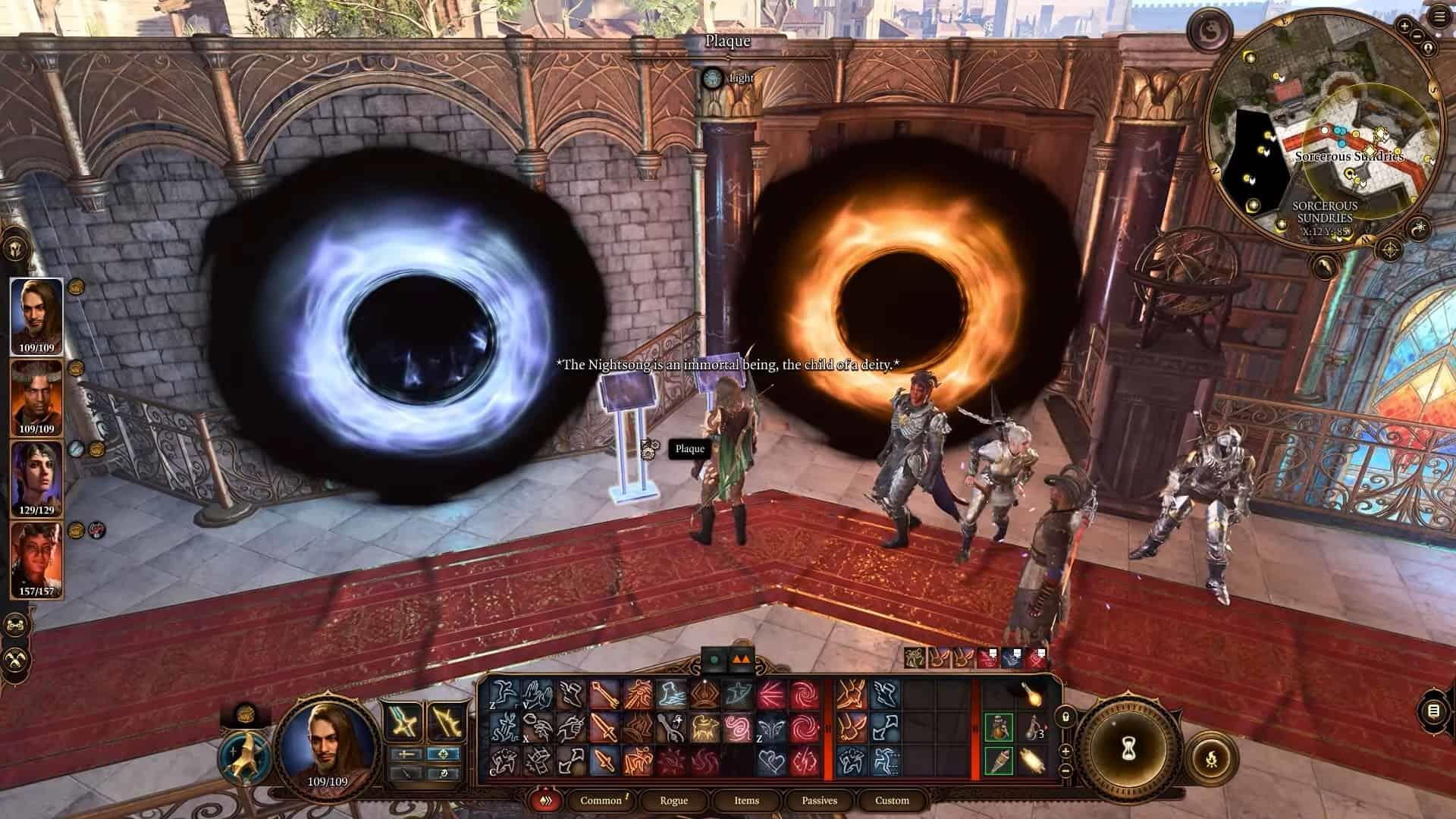Toggle the hotbar padlock lock
1456x819 pixels.
(x=1065, y=716)
